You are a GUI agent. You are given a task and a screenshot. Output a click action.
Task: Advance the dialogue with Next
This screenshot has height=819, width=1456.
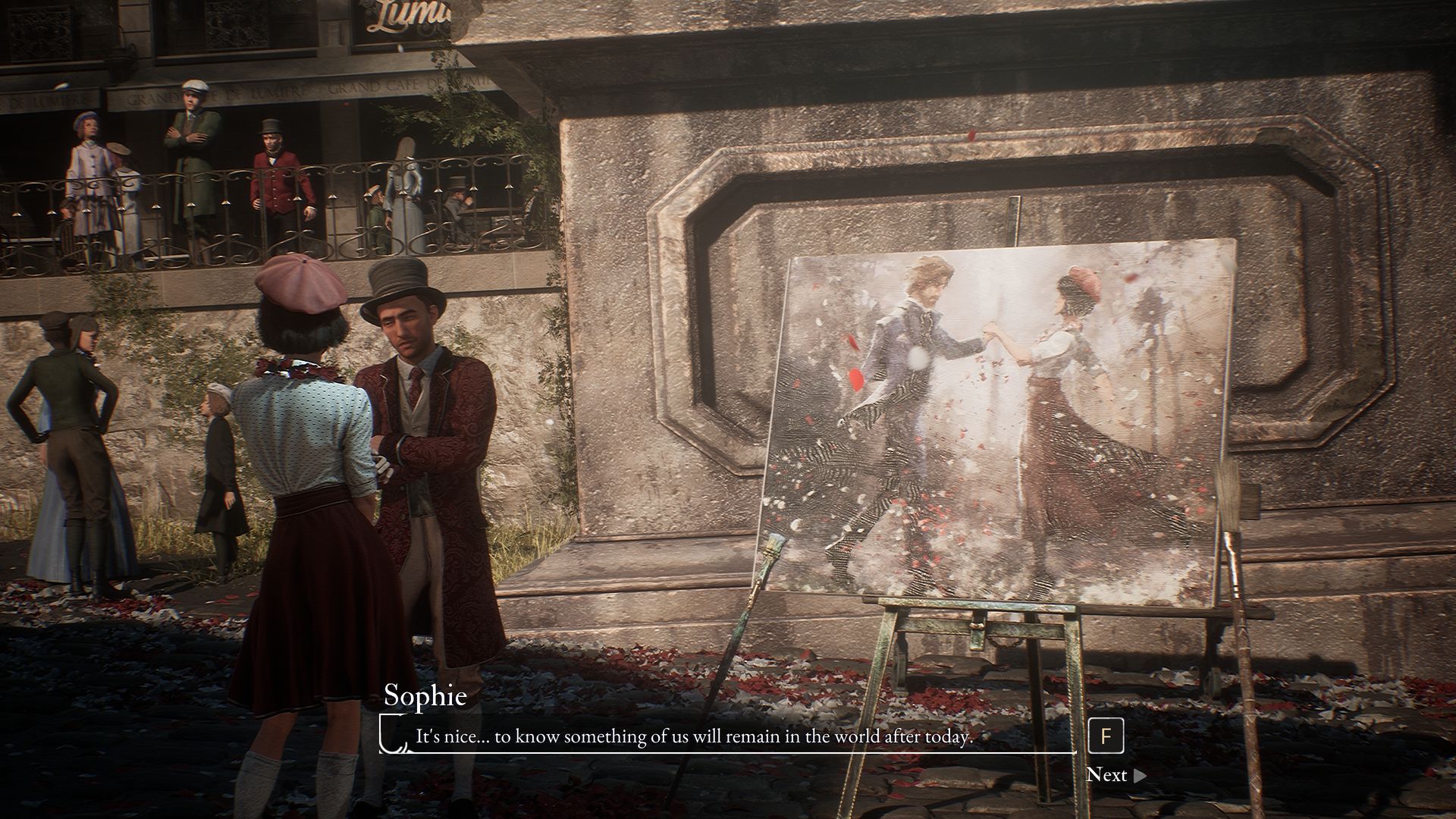pos(1115,775)
